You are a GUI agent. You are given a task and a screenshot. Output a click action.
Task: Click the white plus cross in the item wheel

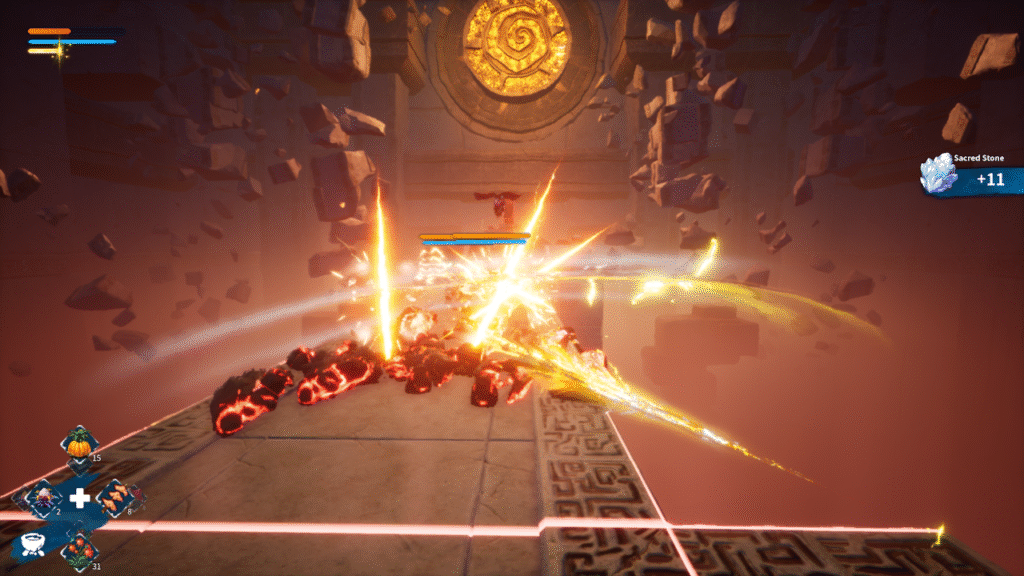[78, 498]
